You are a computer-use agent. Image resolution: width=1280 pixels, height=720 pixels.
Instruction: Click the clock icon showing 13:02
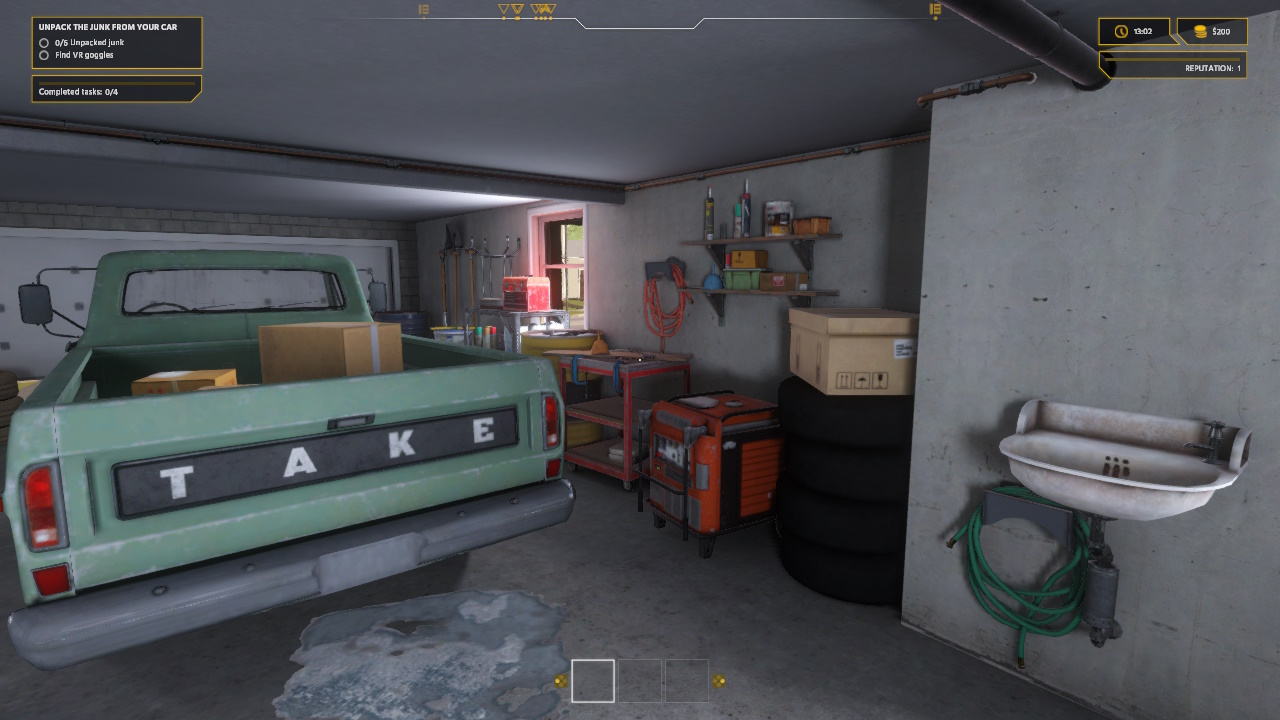[x=1121, y=31]
